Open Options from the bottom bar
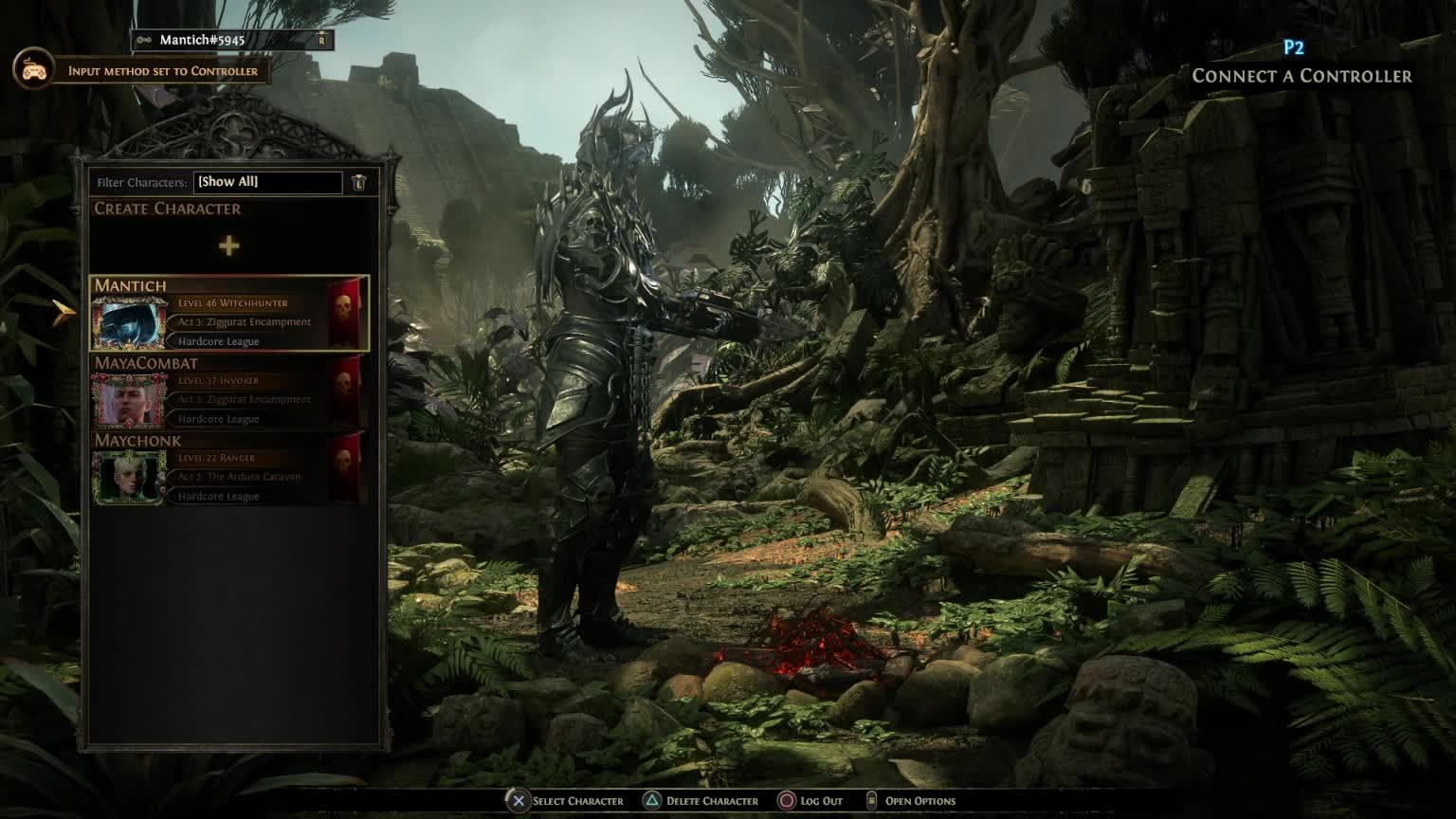1456x819 pixels. pyautogui.click(x=911, y=801)
